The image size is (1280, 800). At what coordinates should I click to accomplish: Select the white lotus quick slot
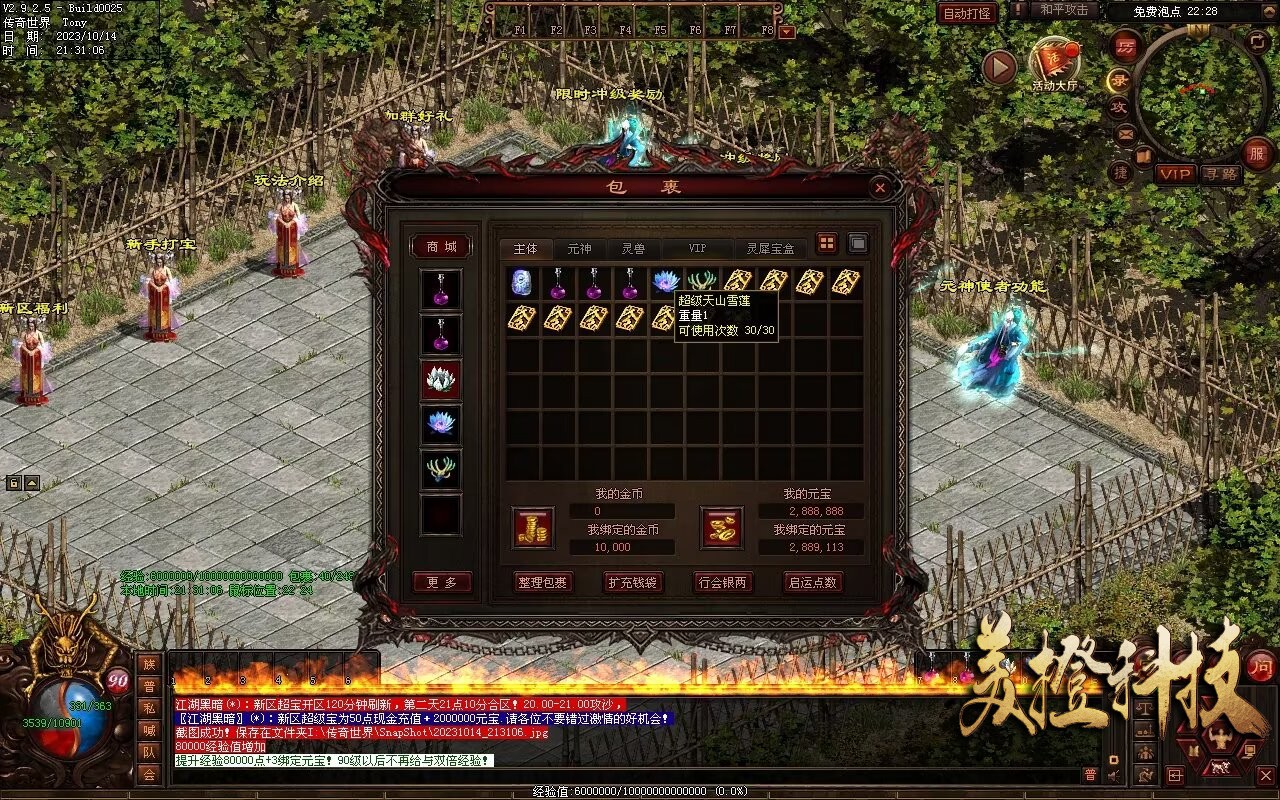click(x=441, y=380)
